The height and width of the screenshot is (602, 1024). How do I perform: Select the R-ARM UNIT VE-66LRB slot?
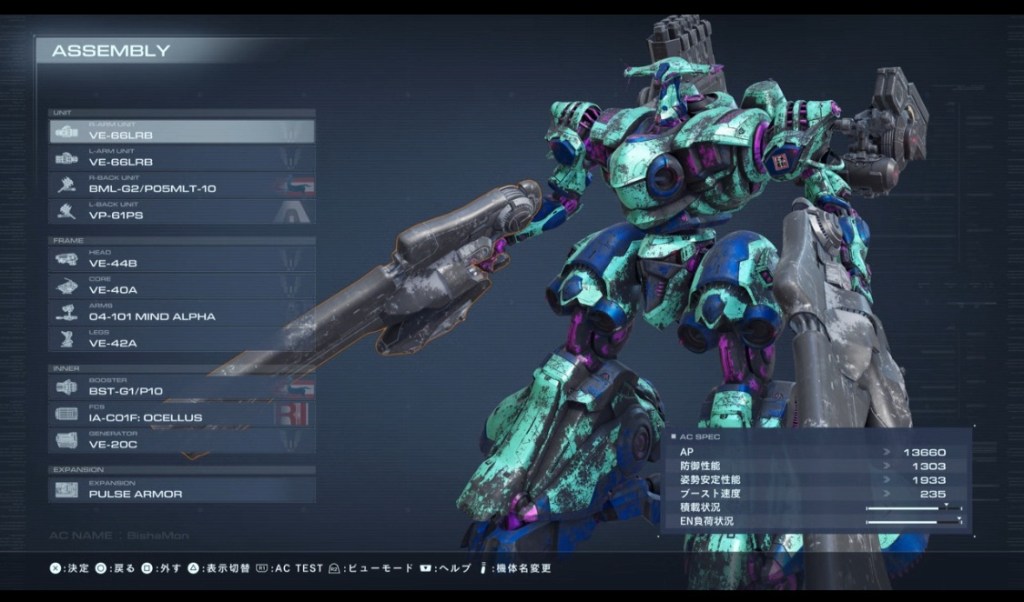pos(182,131)
